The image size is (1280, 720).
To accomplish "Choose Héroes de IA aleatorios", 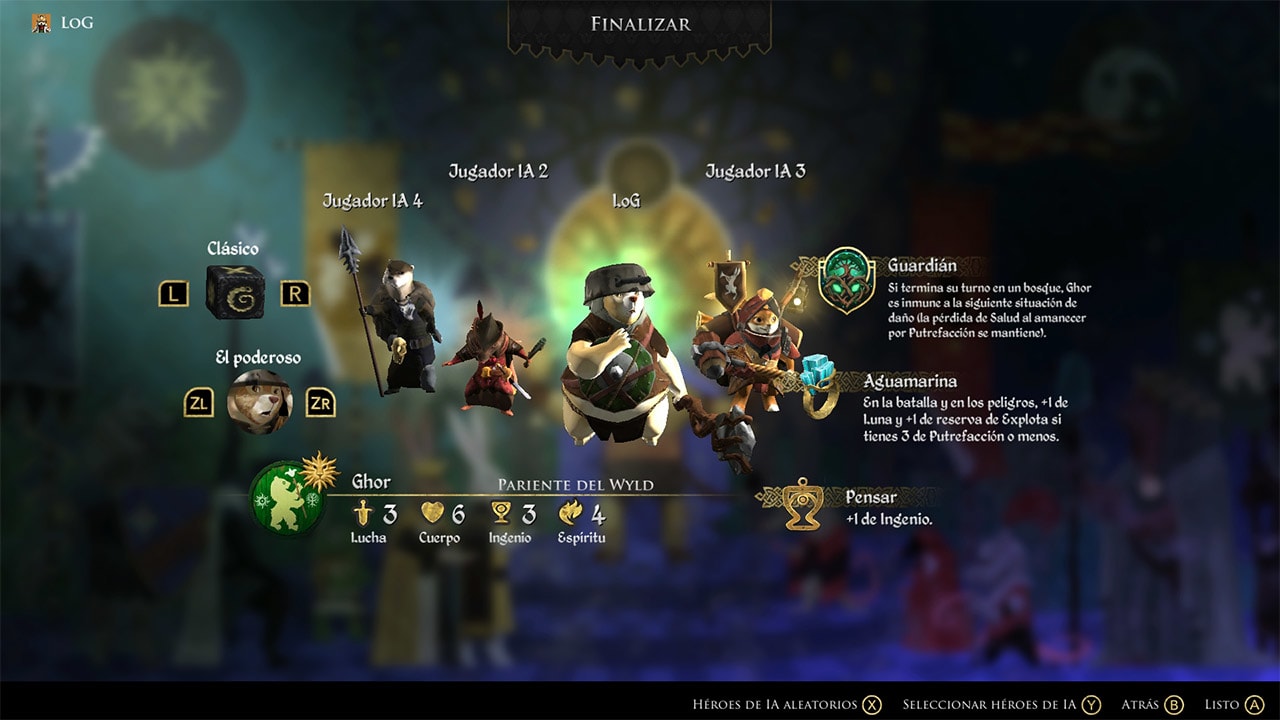I will point(782,704).
